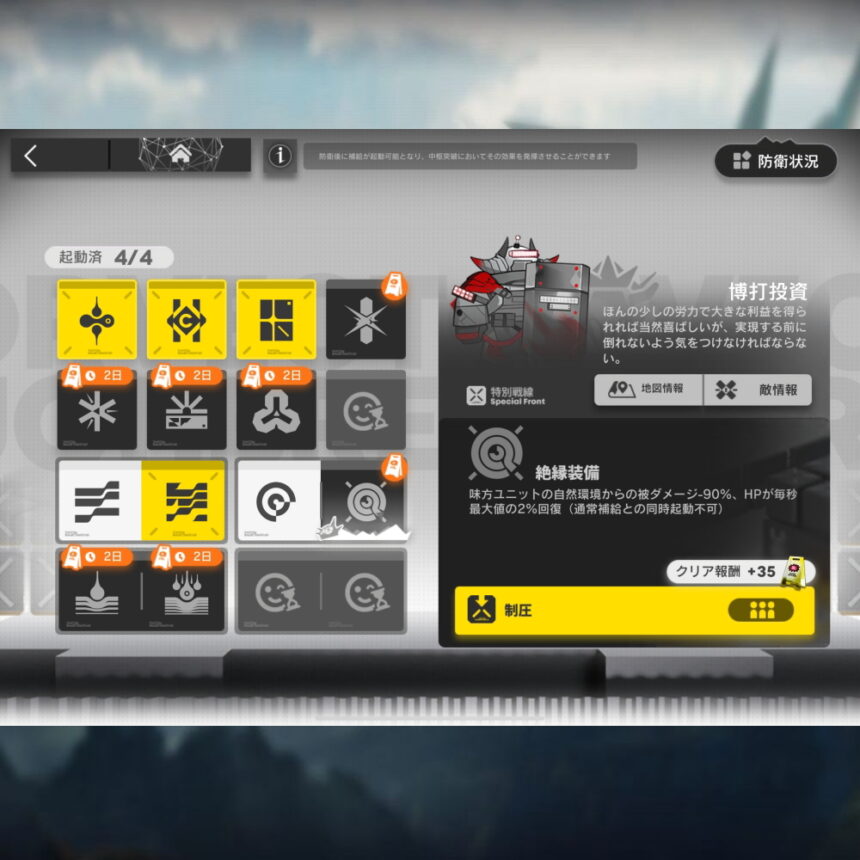Start the 制圧 operation
Image resolution: width=860 pixels, height=860 pixels.
tap(634, 610)
